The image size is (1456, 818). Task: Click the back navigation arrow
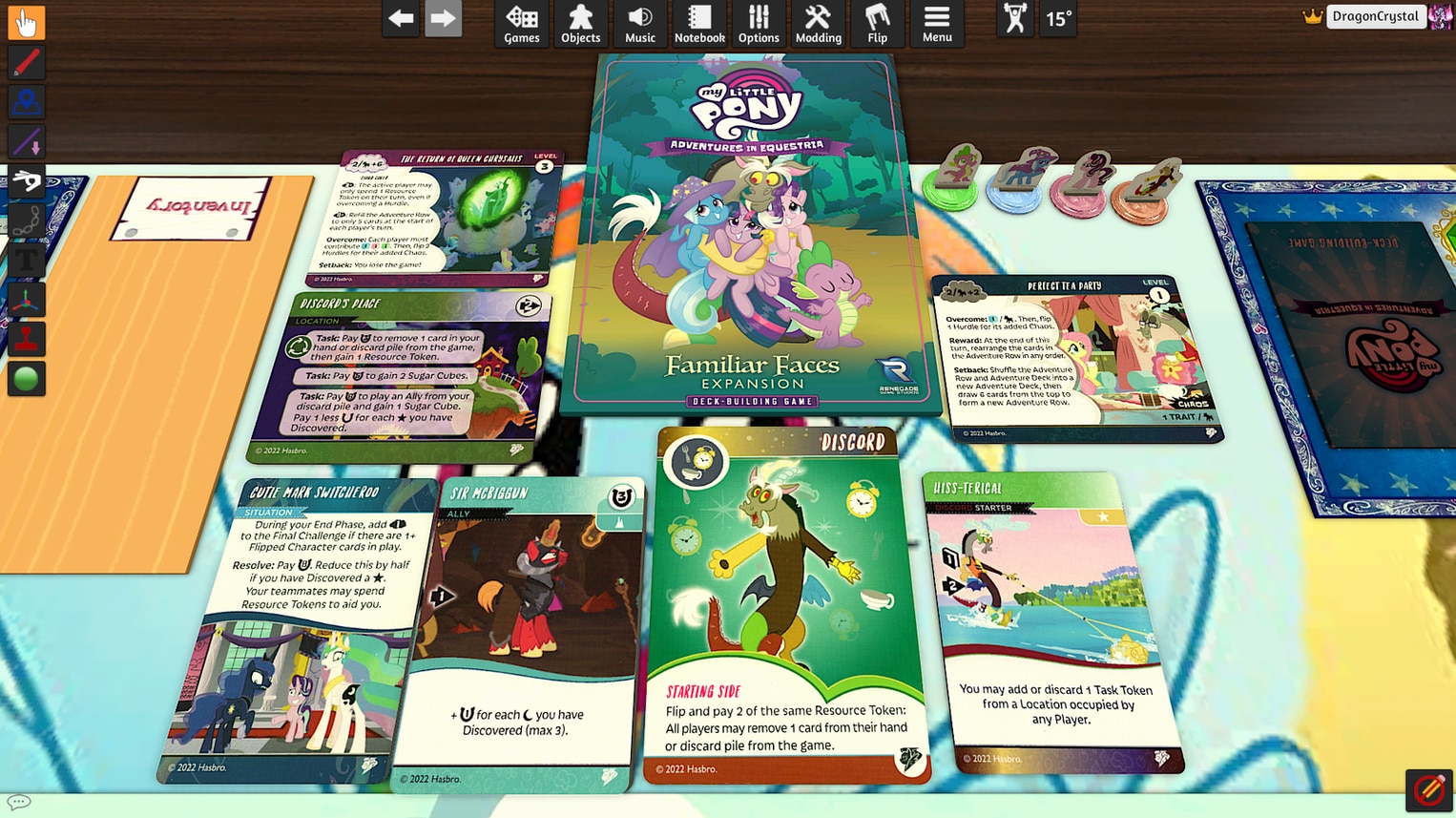click(400, 17)
